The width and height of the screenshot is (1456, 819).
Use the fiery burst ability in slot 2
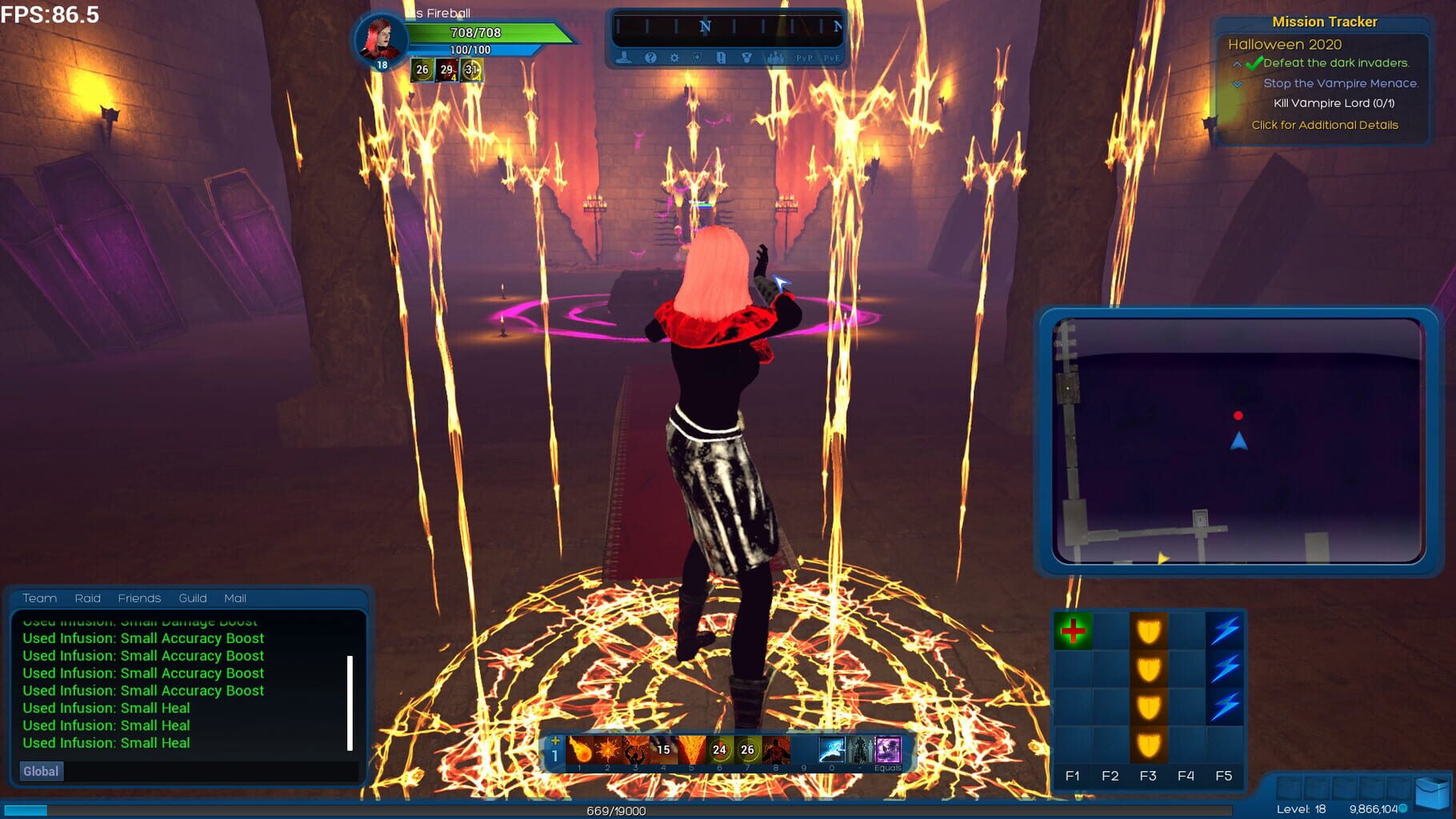click(607, 750)
